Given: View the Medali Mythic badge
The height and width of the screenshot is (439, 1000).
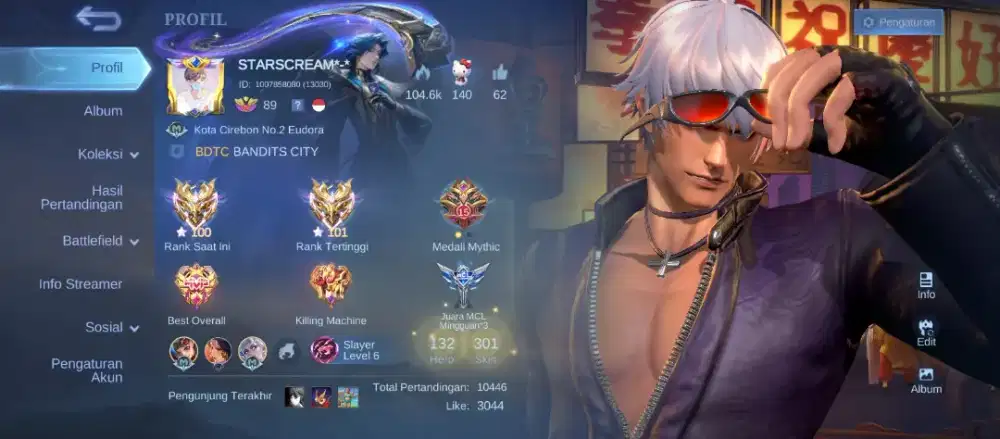Looking at the screenshot, I should (x=465, y=205).
